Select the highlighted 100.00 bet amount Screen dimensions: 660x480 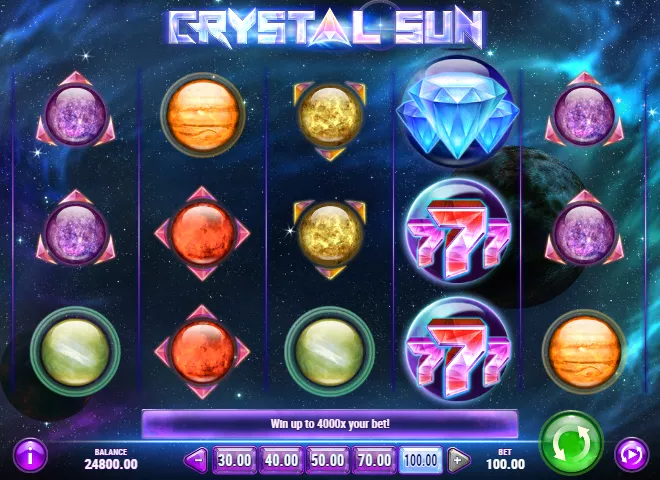[420, 461]
